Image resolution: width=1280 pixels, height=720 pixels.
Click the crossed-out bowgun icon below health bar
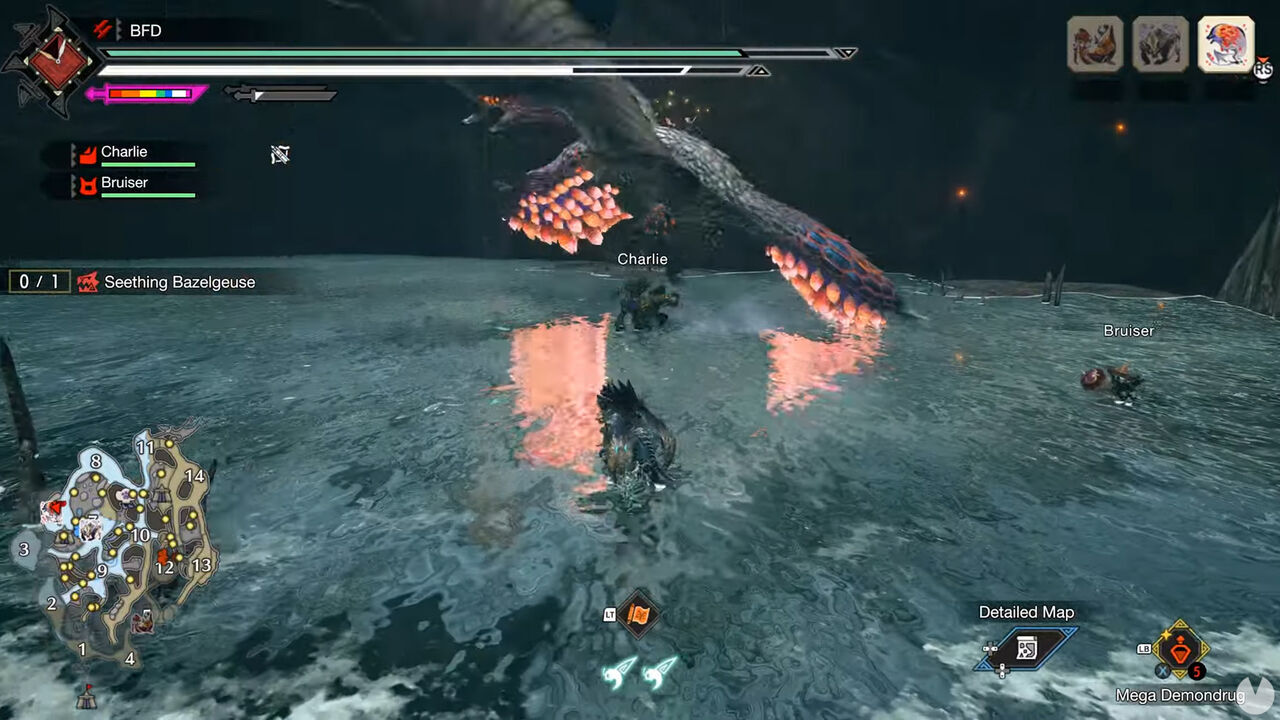[x=281, y=154]
